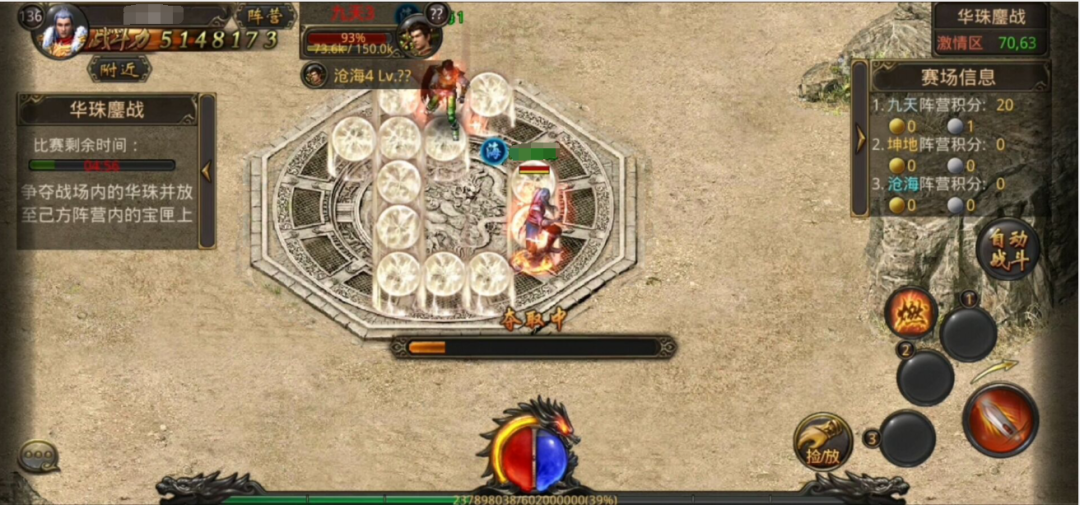Collapse the 赛场信息 scoreboard panel

pyautogui.click(x=859, y=138)
